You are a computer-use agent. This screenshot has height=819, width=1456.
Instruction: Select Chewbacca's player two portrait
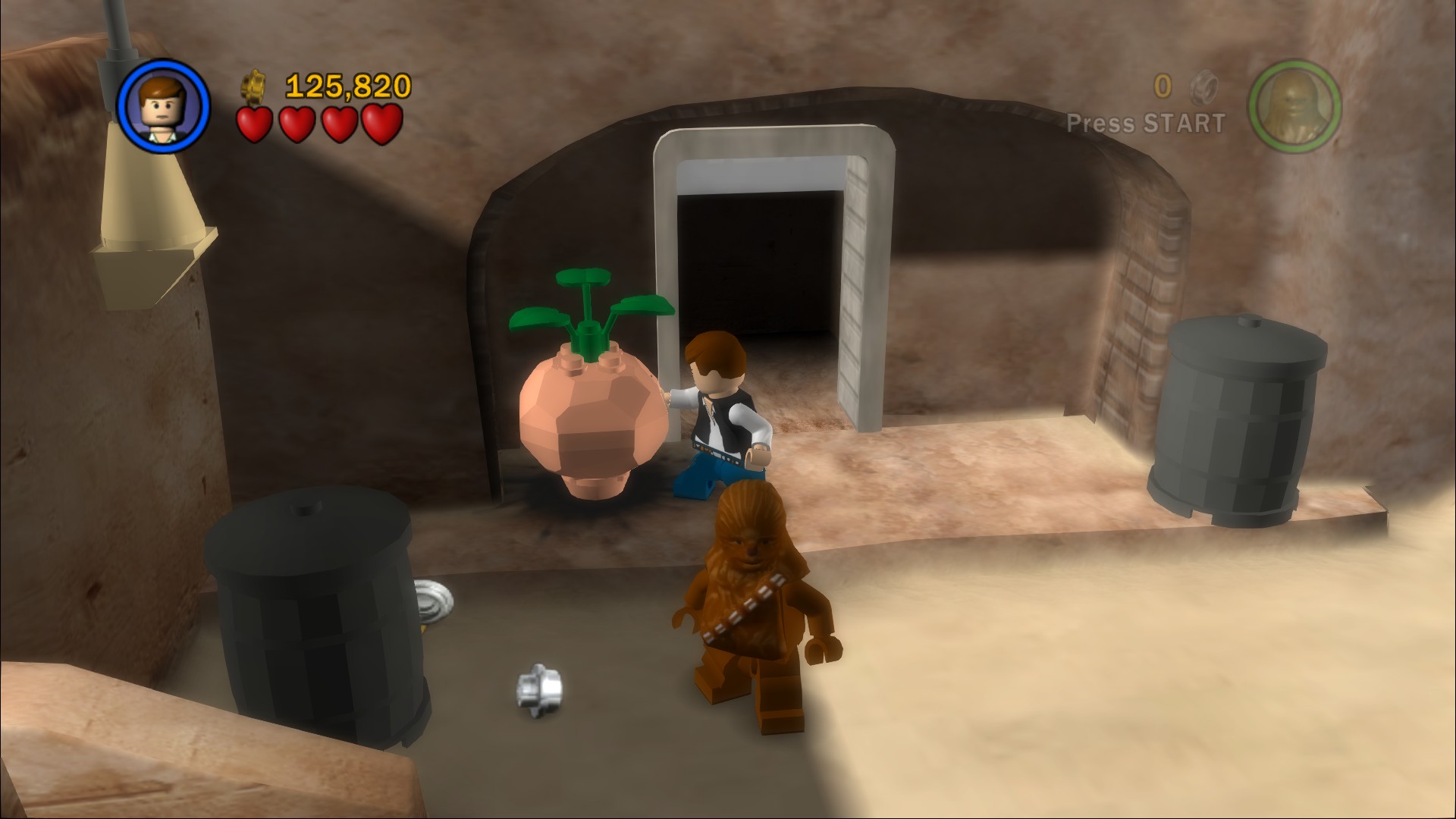[1294, 105]
